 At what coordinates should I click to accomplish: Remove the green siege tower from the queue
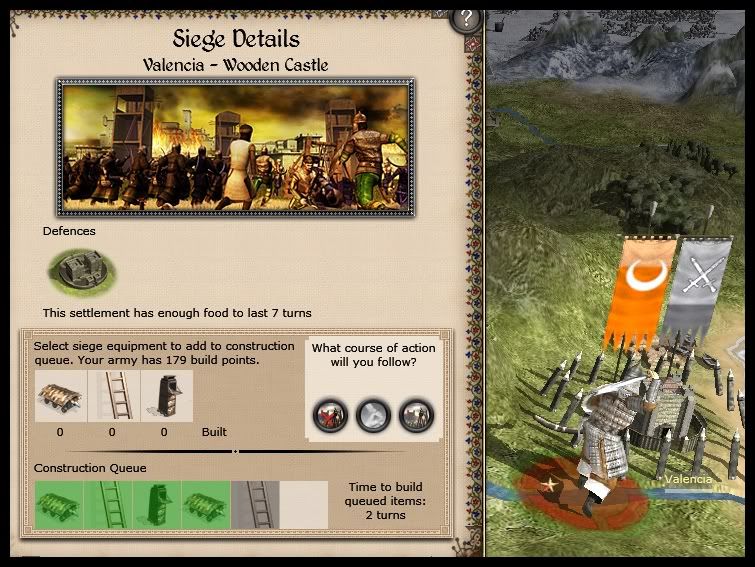click(x=157, y=505)
